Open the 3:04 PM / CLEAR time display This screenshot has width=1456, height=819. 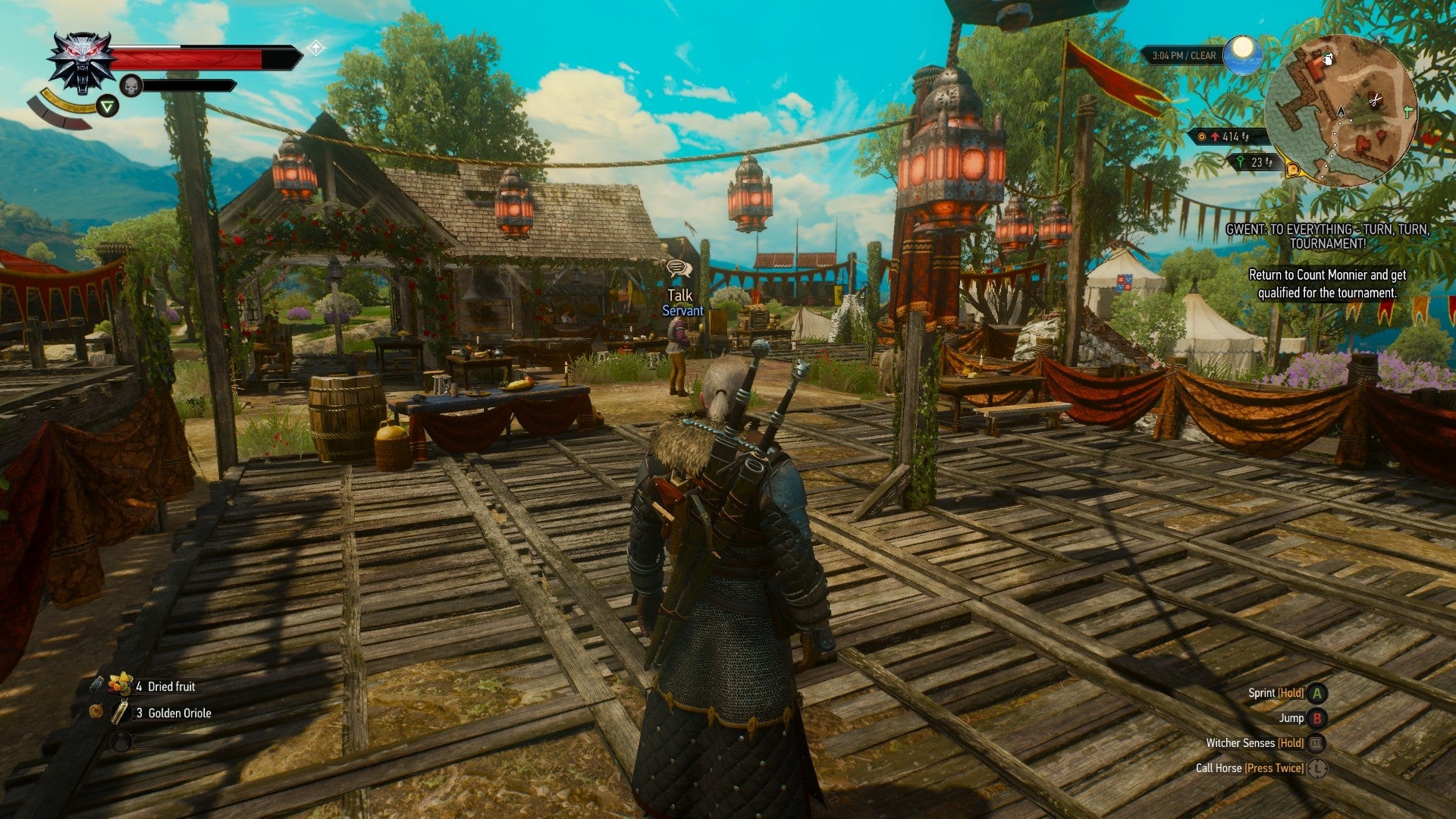pyautogui.click(x=1183, y=55)
